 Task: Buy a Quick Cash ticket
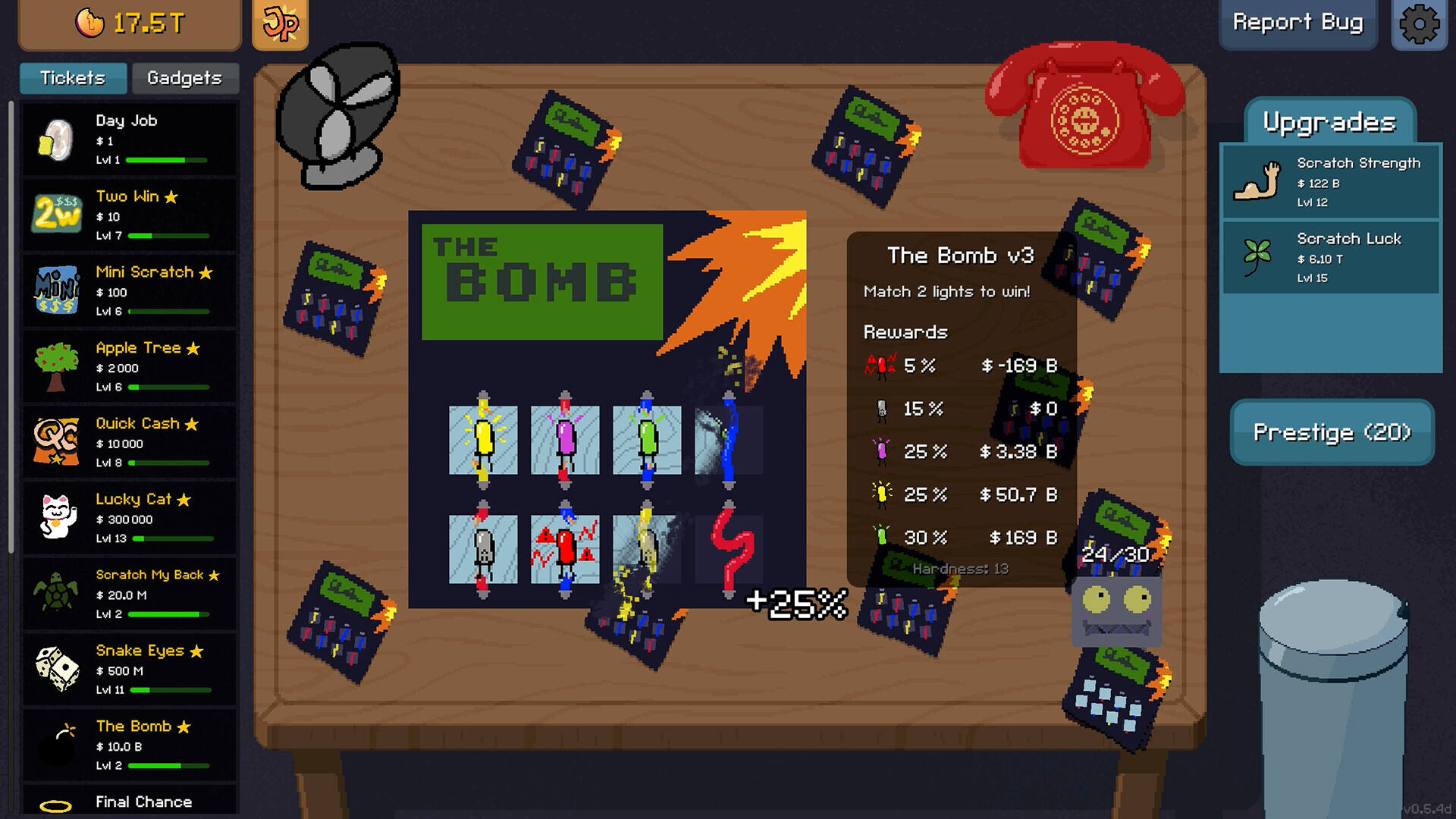click(x=129, y=443)
